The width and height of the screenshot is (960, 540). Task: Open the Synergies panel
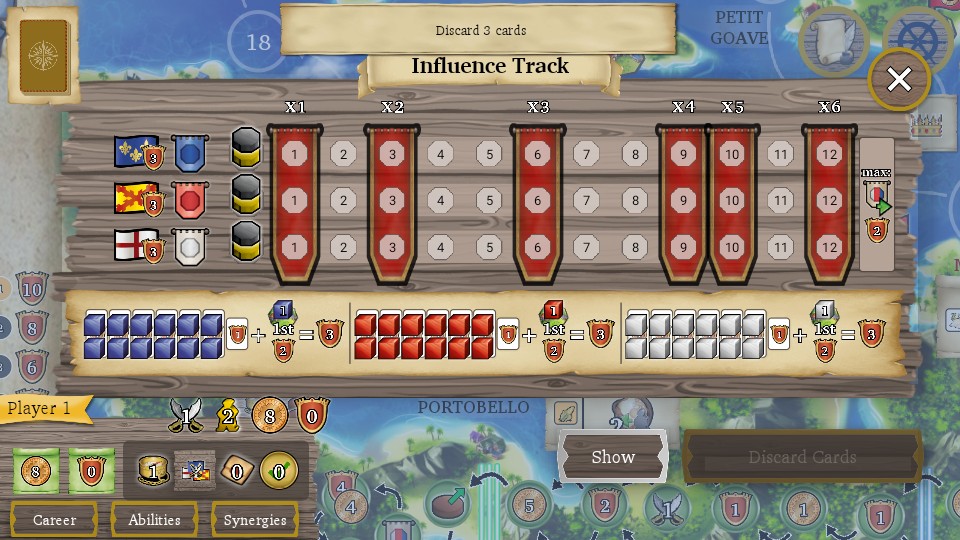[x=255, y=520]
